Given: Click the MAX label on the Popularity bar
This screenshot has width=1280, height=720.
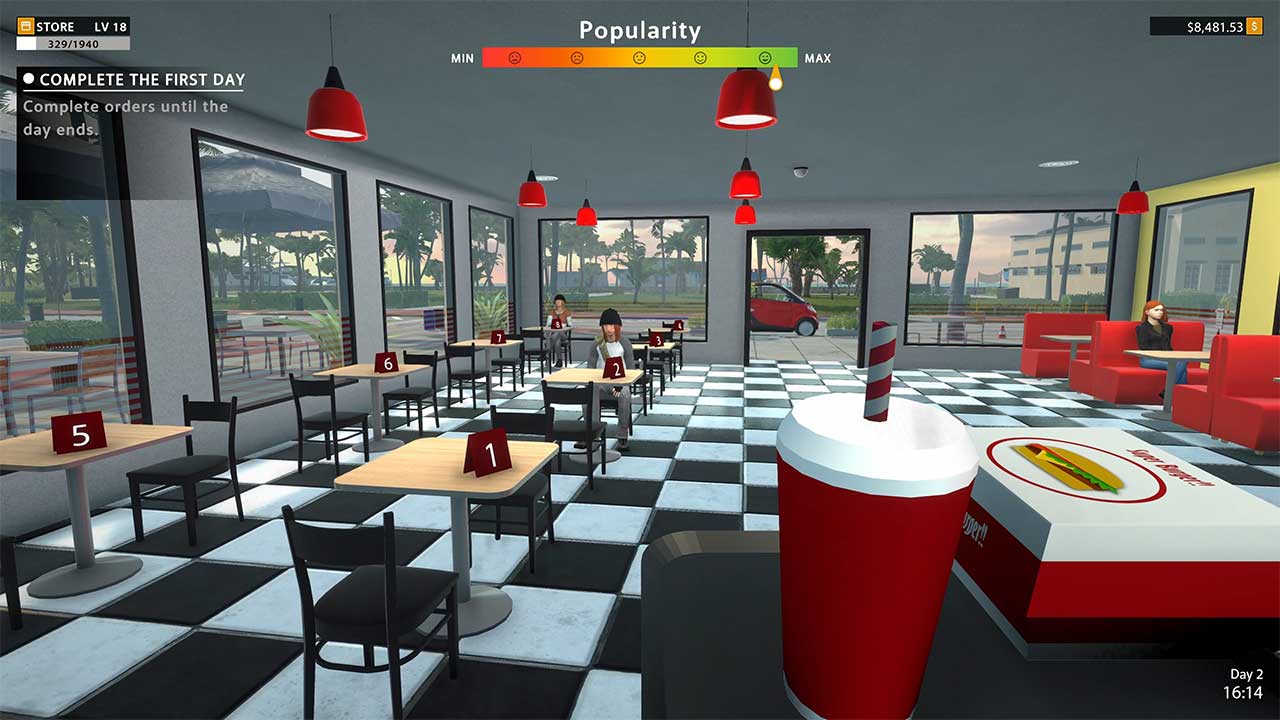Looking at the screenshot, I should pos(818,58).
